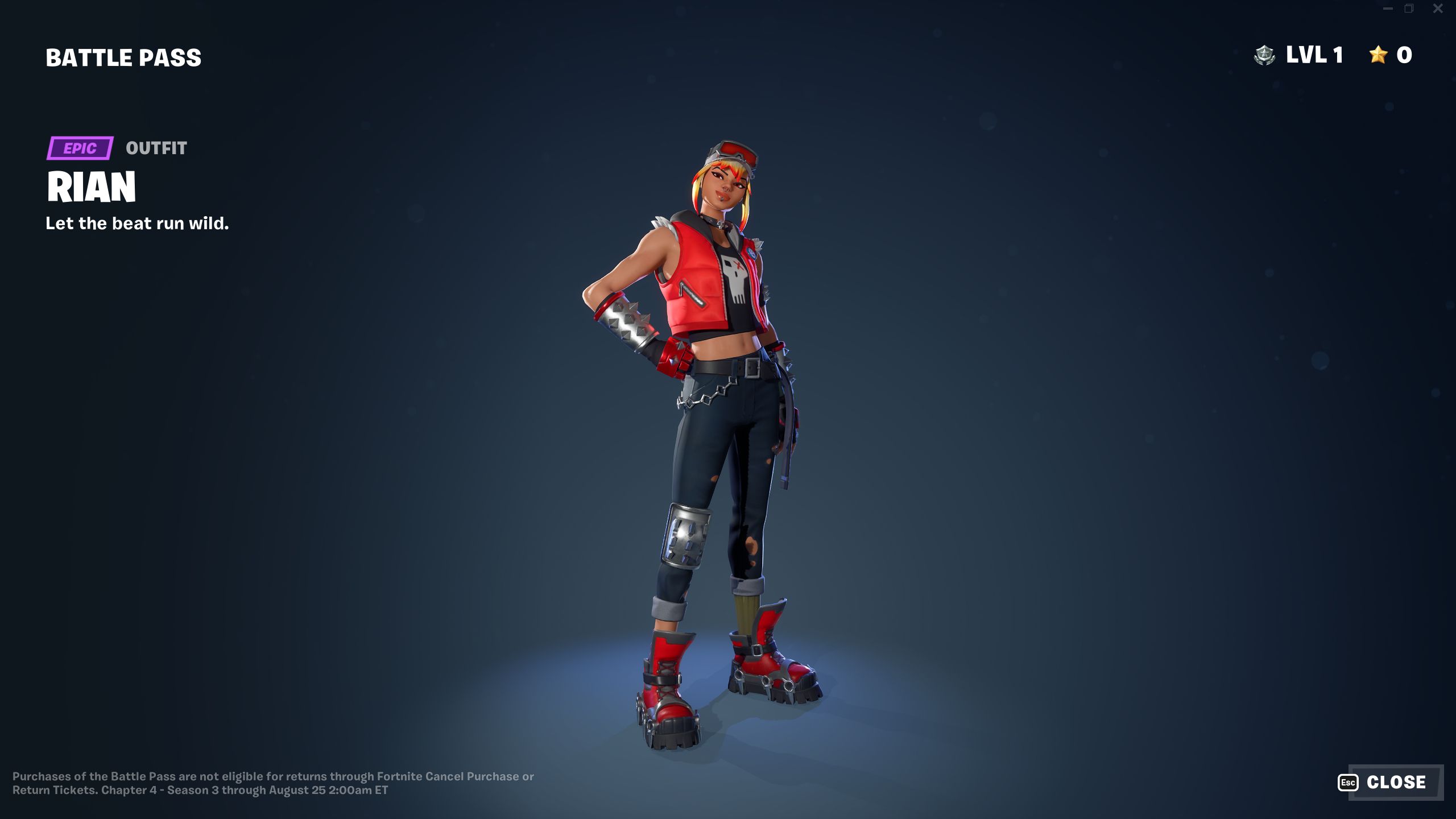Select the purple EPIC rarity badge
Viewport: 1456px width, 819px height.
coord(80,149)
